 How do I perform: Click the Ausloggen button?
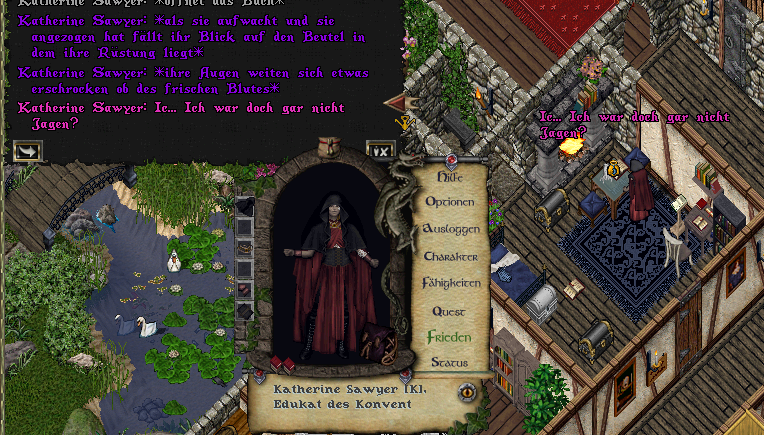tap(451, 229)
